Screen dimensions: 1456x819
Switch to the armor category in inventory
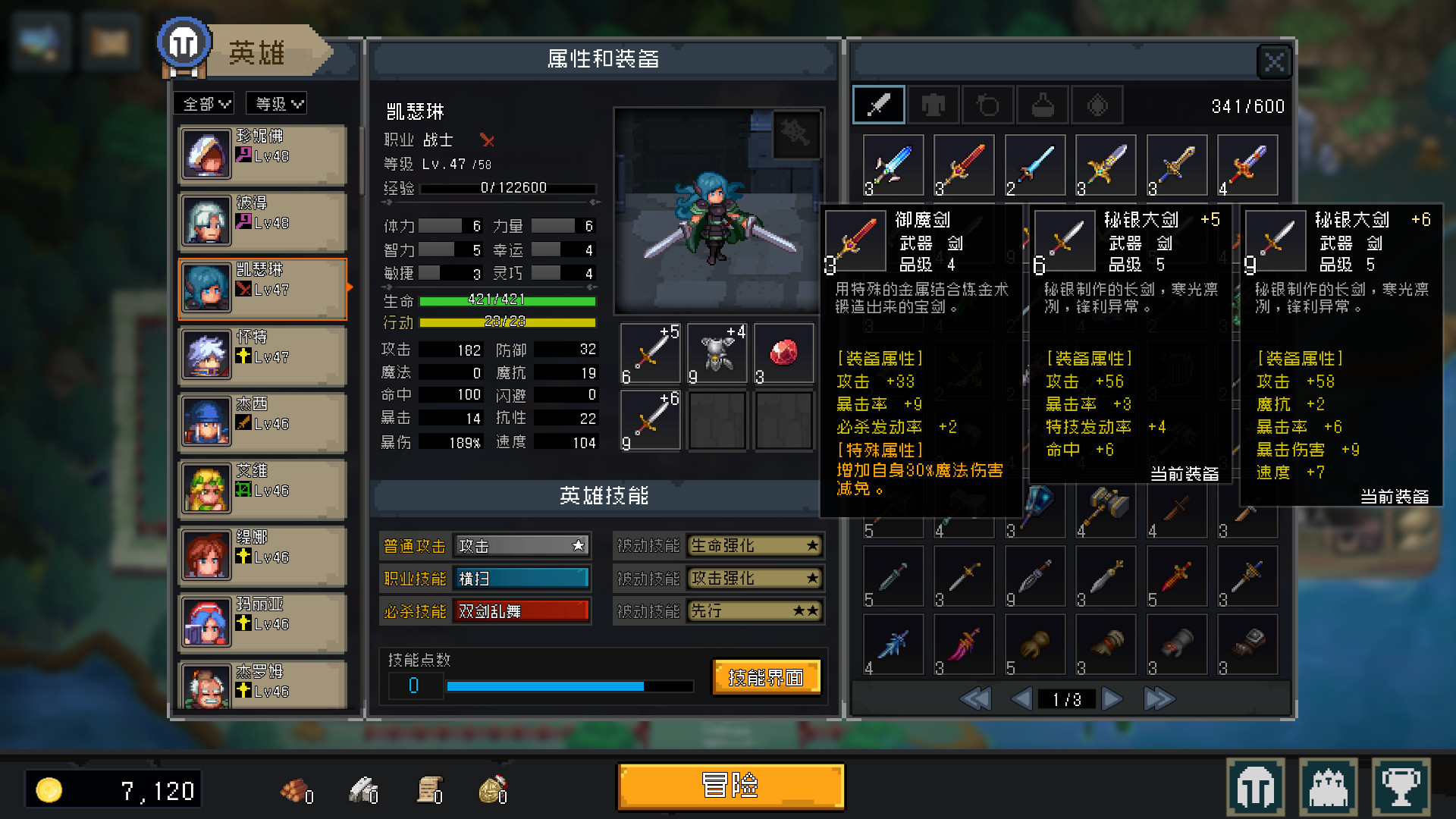[934, 105]
